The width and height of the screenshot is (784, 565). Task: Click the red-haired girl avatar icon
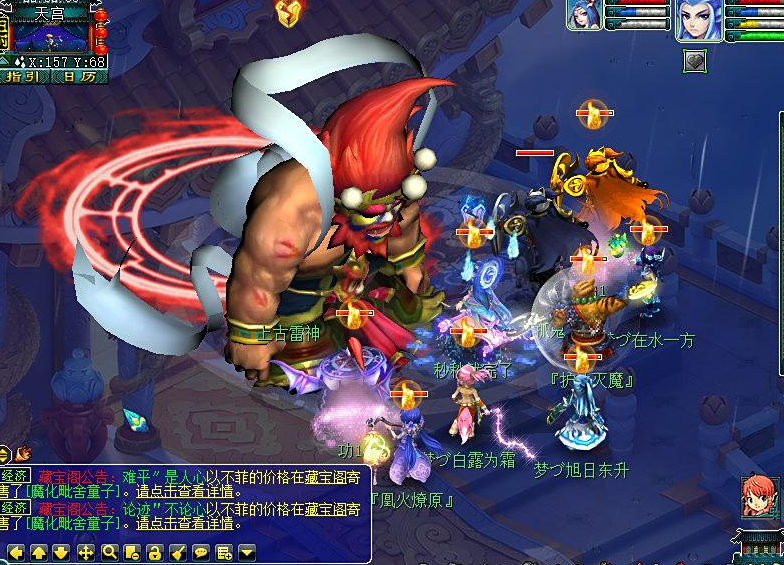[x=759, y=497]
